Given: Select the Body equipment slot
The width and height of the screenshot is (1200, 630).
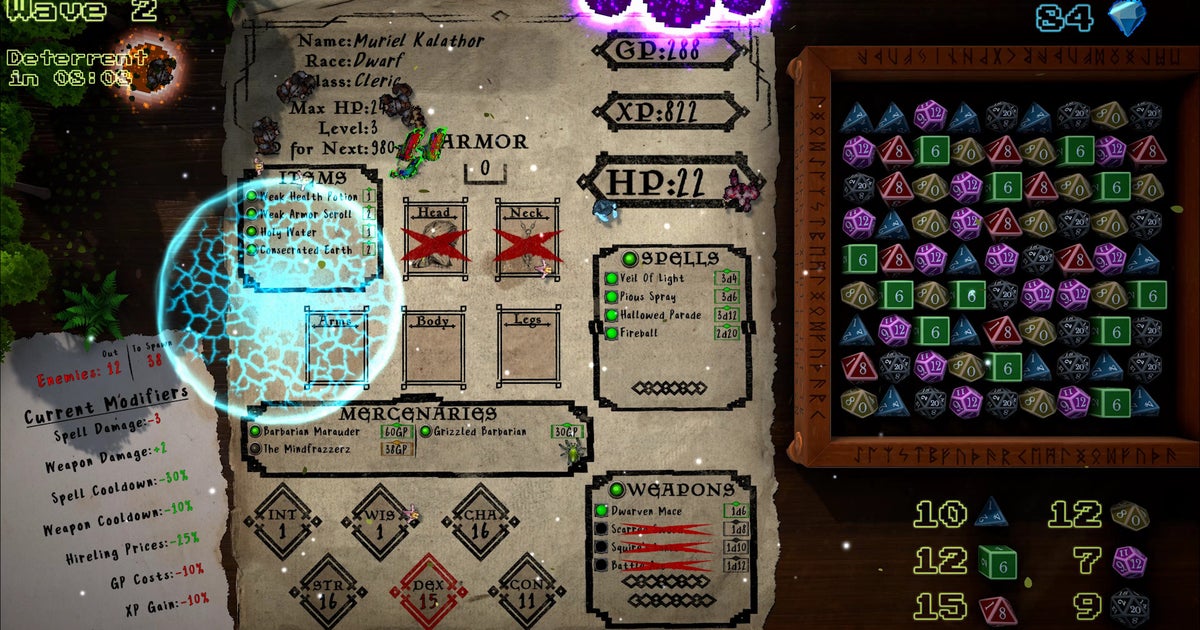Looking at the screenshot, I should (435, 350).
